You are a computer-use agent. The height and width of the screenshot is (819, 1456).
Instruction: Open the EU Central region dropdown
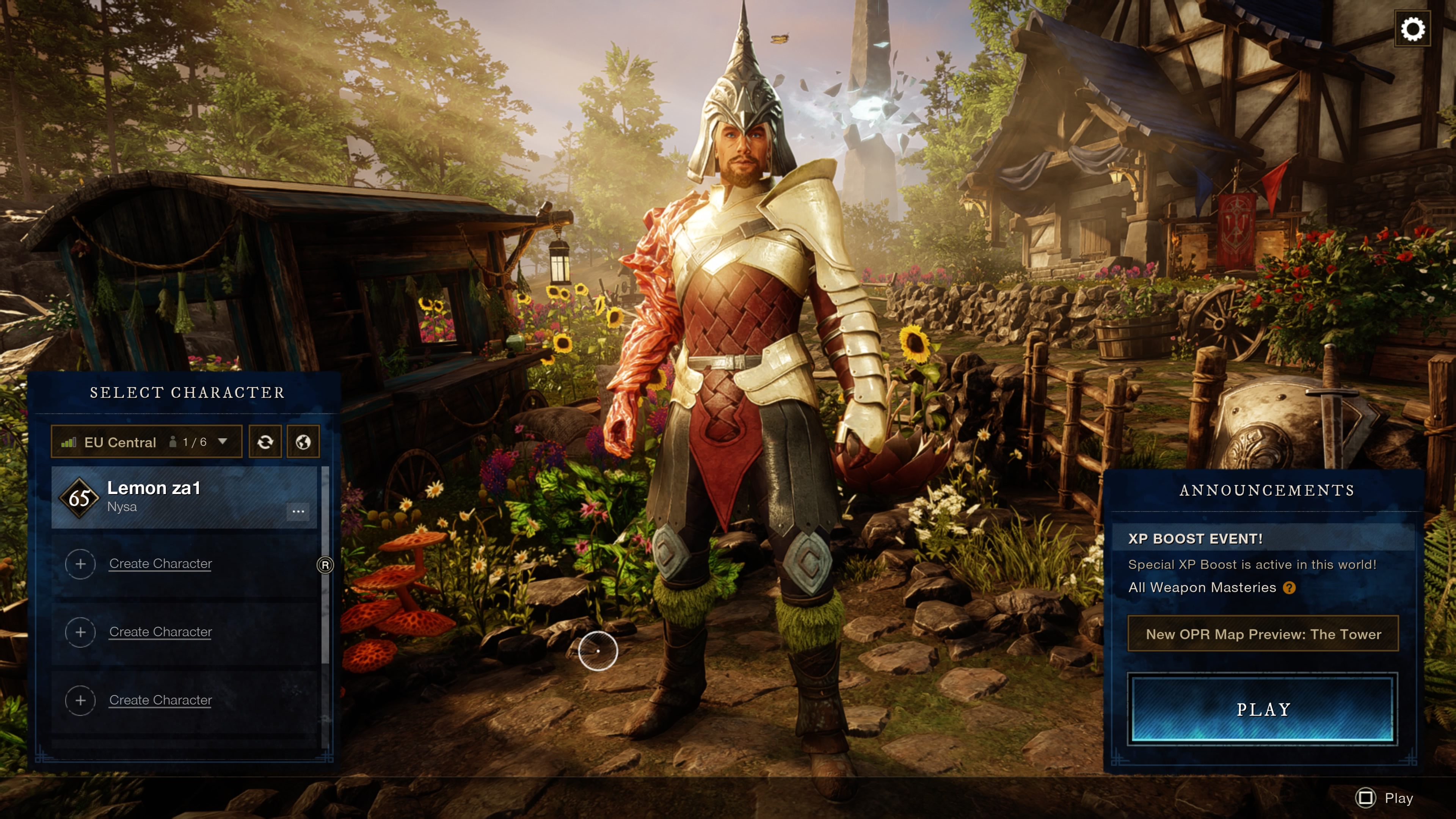[146, 442]
